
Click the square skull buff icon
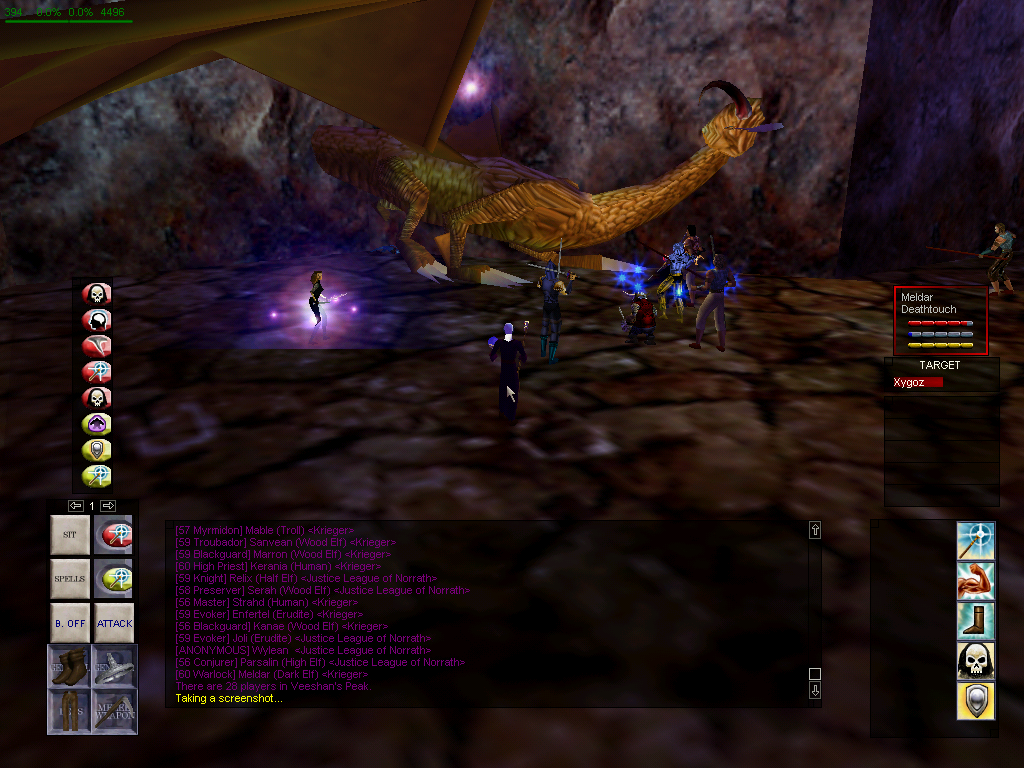[x=976, y=660]
